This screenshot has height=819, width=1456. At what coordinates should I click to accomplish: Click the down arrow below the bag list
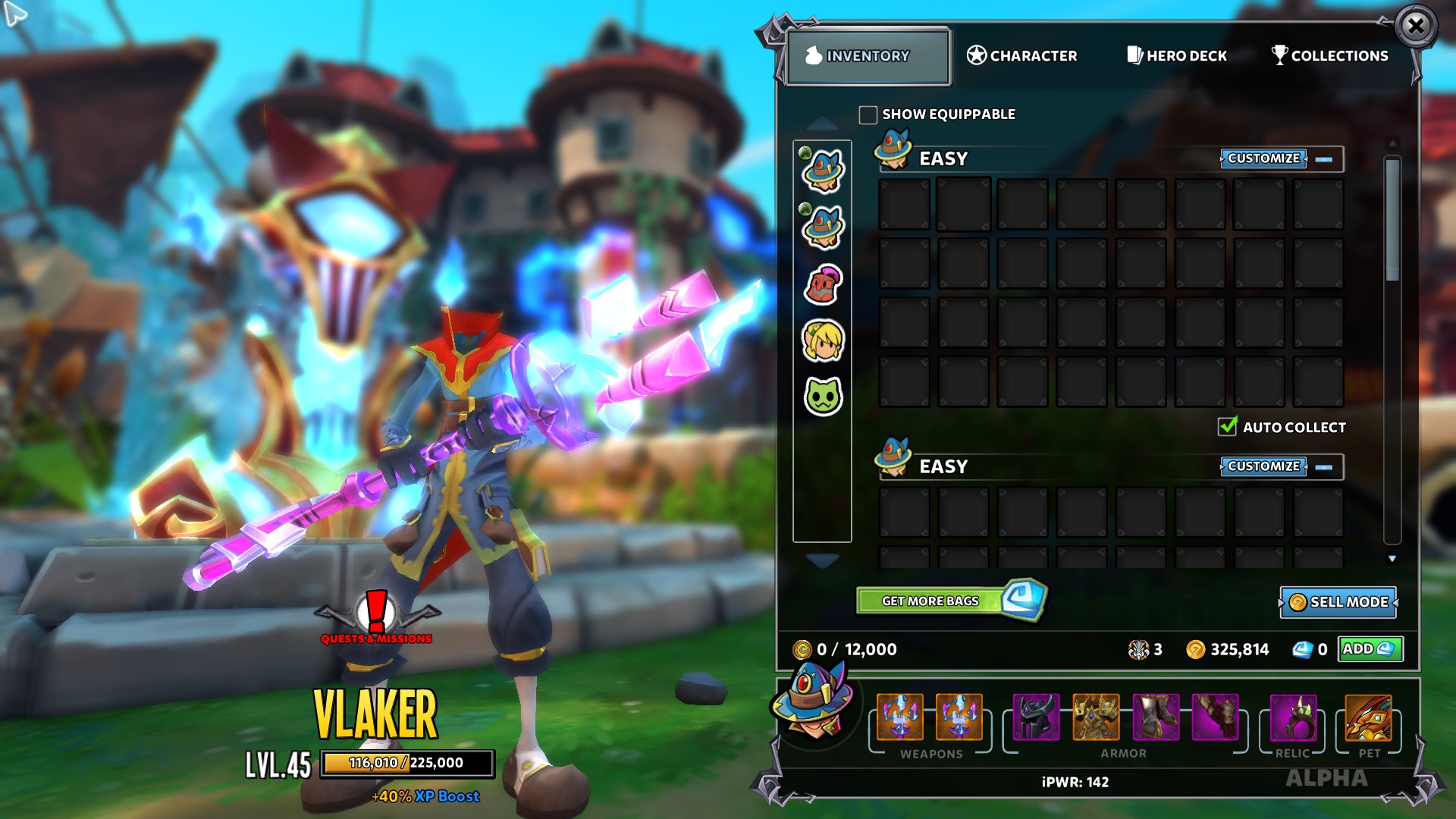821,560
